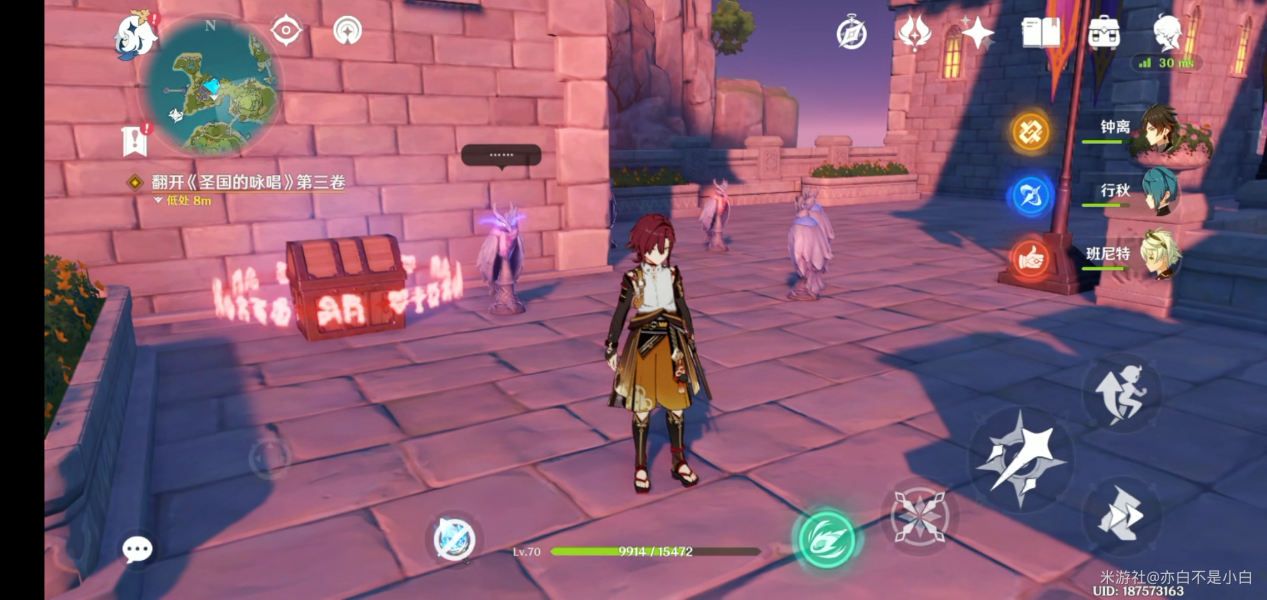
Task: Open the Paimon menu icon
Action: point(137,35)
